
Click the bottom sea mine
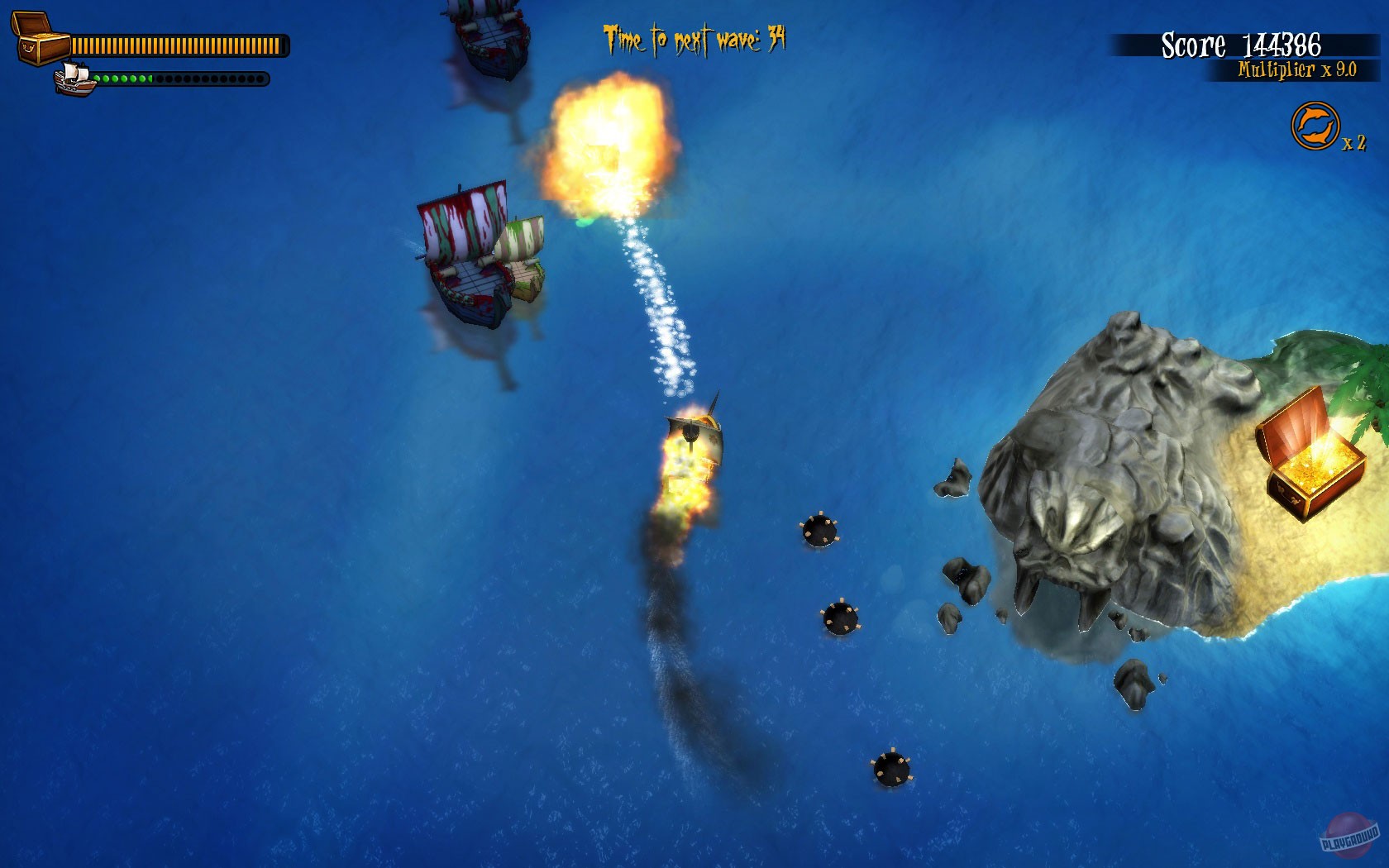tap(891, 769)
